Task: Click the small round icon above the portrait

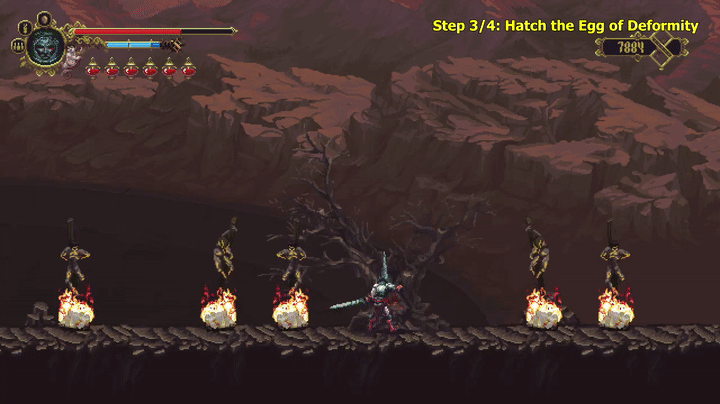Action: coord(43,18)
